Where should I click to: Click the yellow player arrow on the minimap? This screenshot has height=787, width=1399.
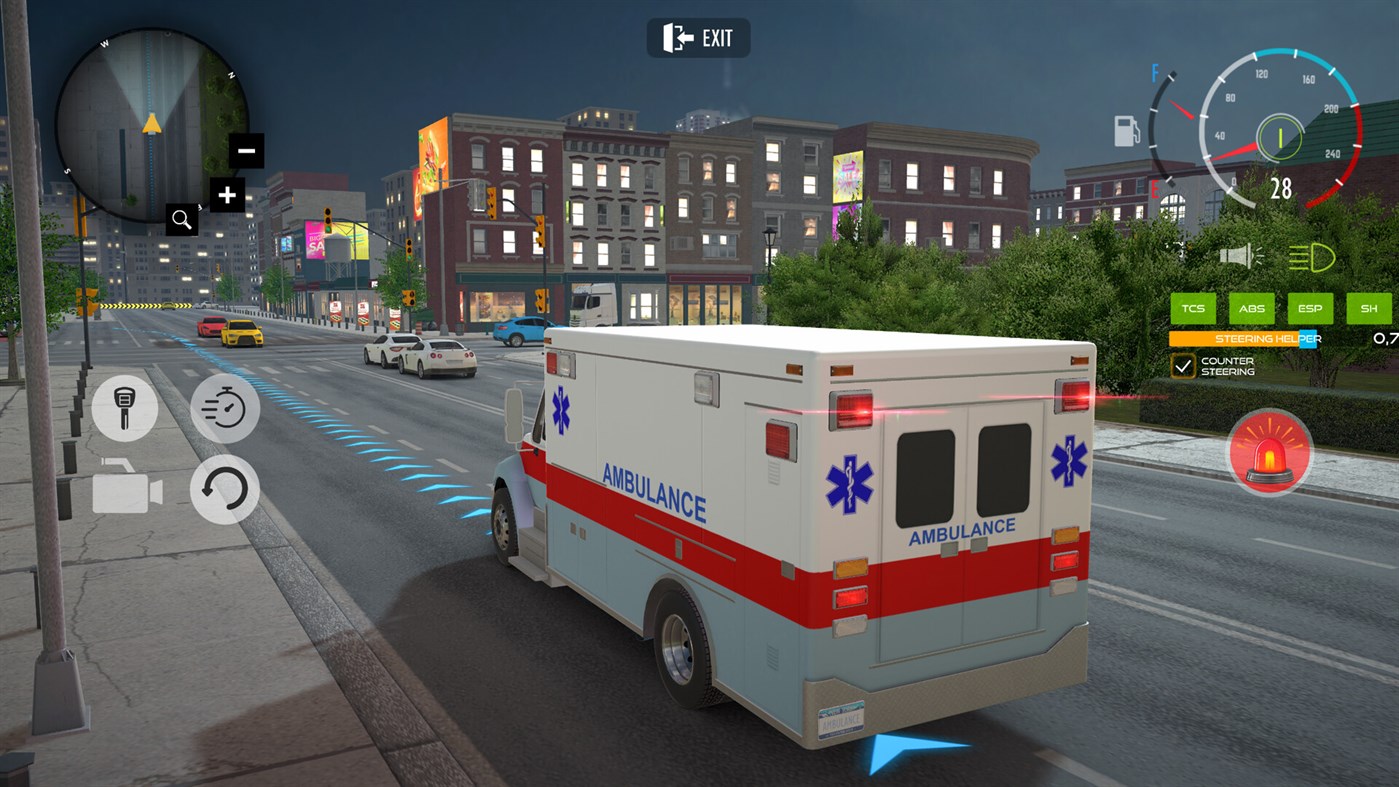point(152,123)
